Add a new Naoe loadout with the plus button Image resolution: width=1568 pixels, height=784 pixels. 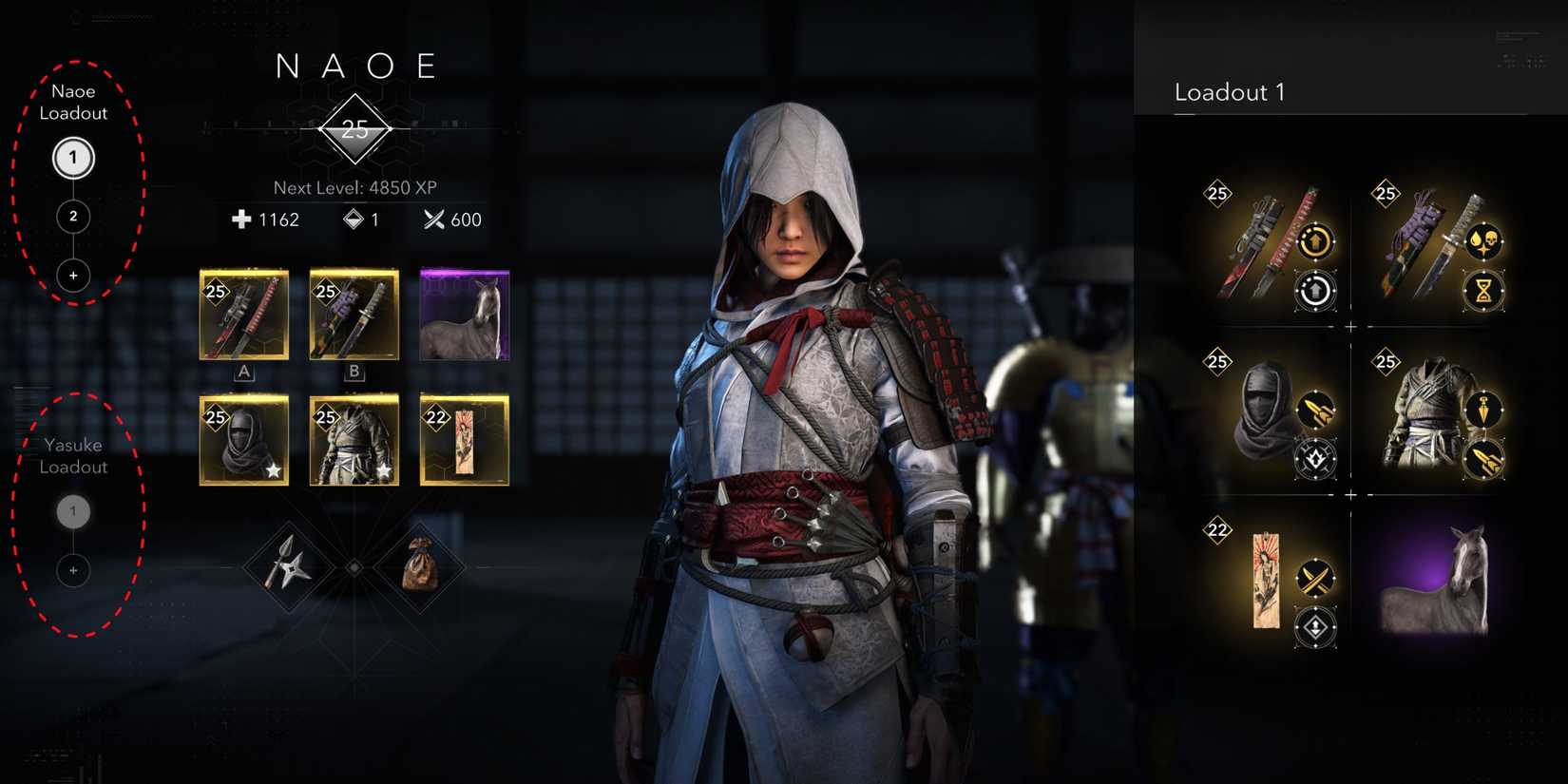[x=72, y=276]
